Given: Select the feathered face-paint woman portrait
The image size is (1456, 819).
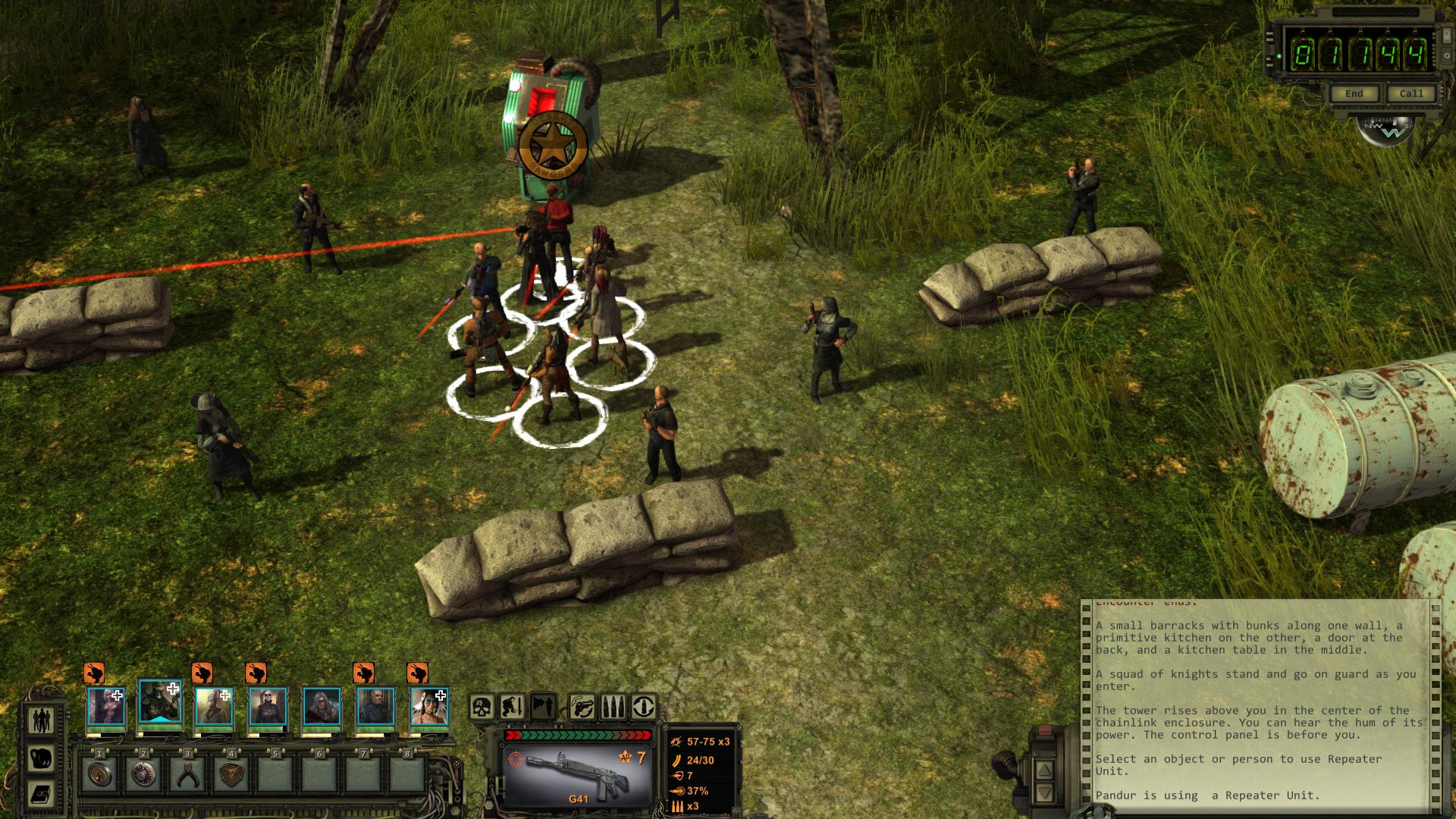Looking at the screenshot, I should click(x=429, y=707).
